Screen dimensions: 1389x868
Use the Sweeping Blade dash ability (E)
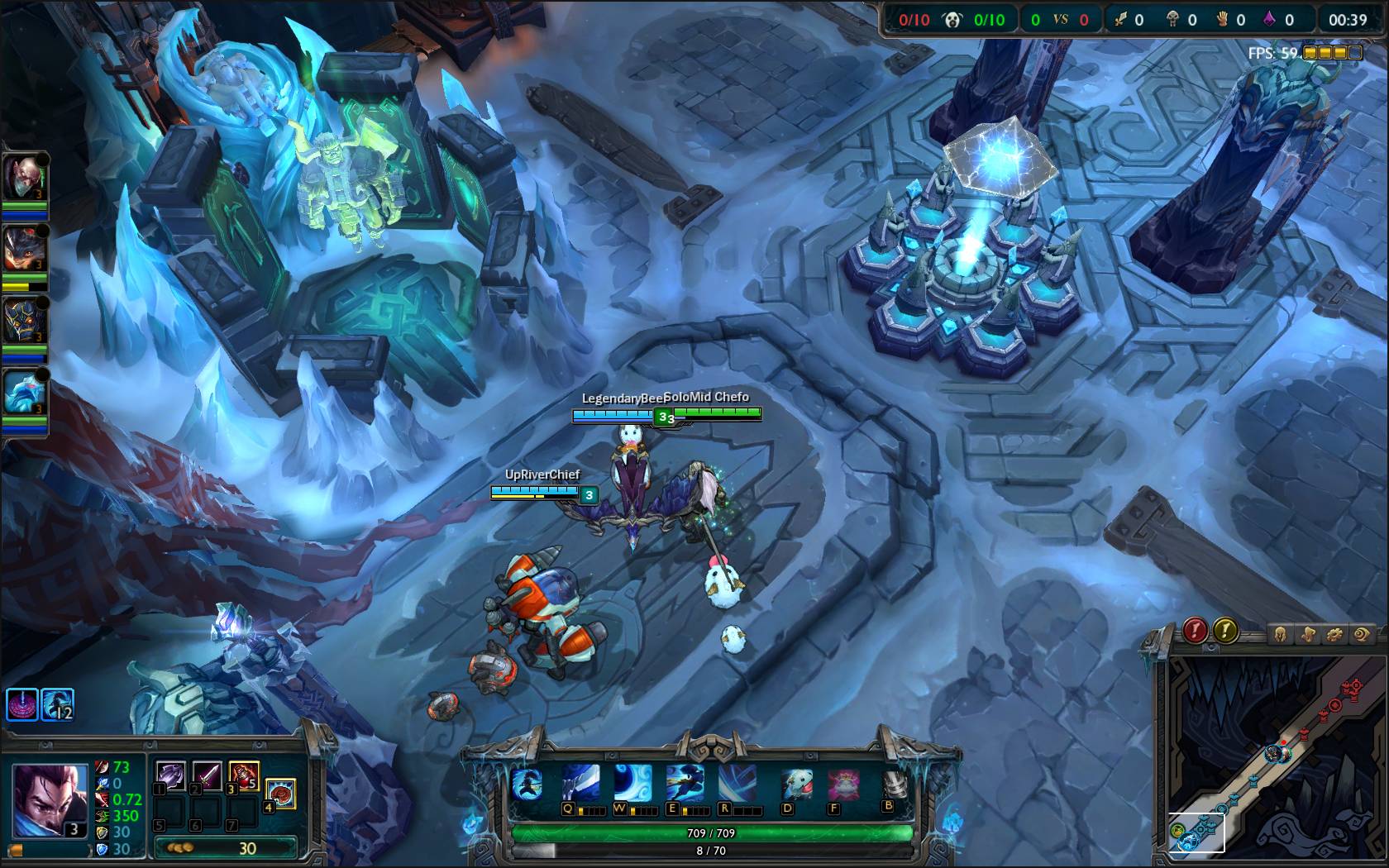[x=685, y=783]
